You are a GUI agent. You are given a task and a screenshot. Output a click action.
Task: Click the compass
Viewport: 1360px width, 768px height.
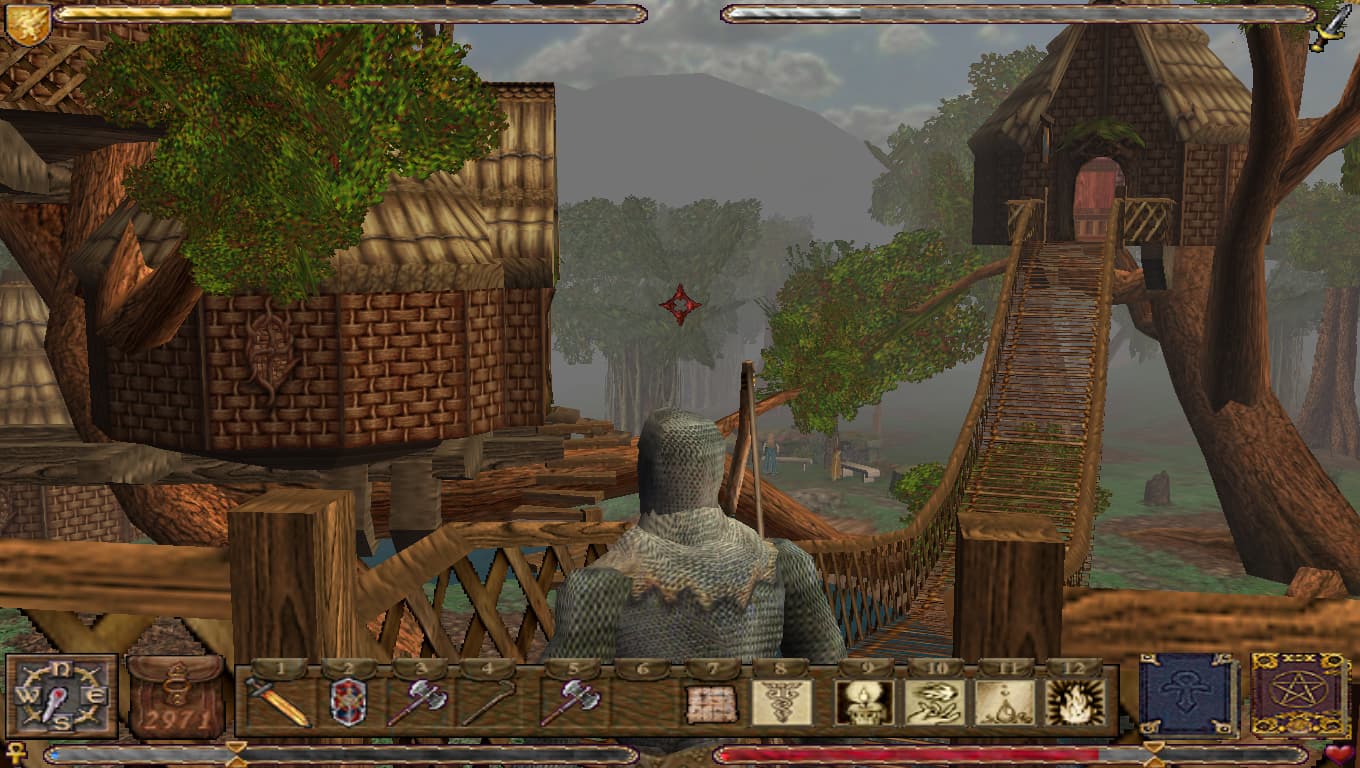[62, 695]
